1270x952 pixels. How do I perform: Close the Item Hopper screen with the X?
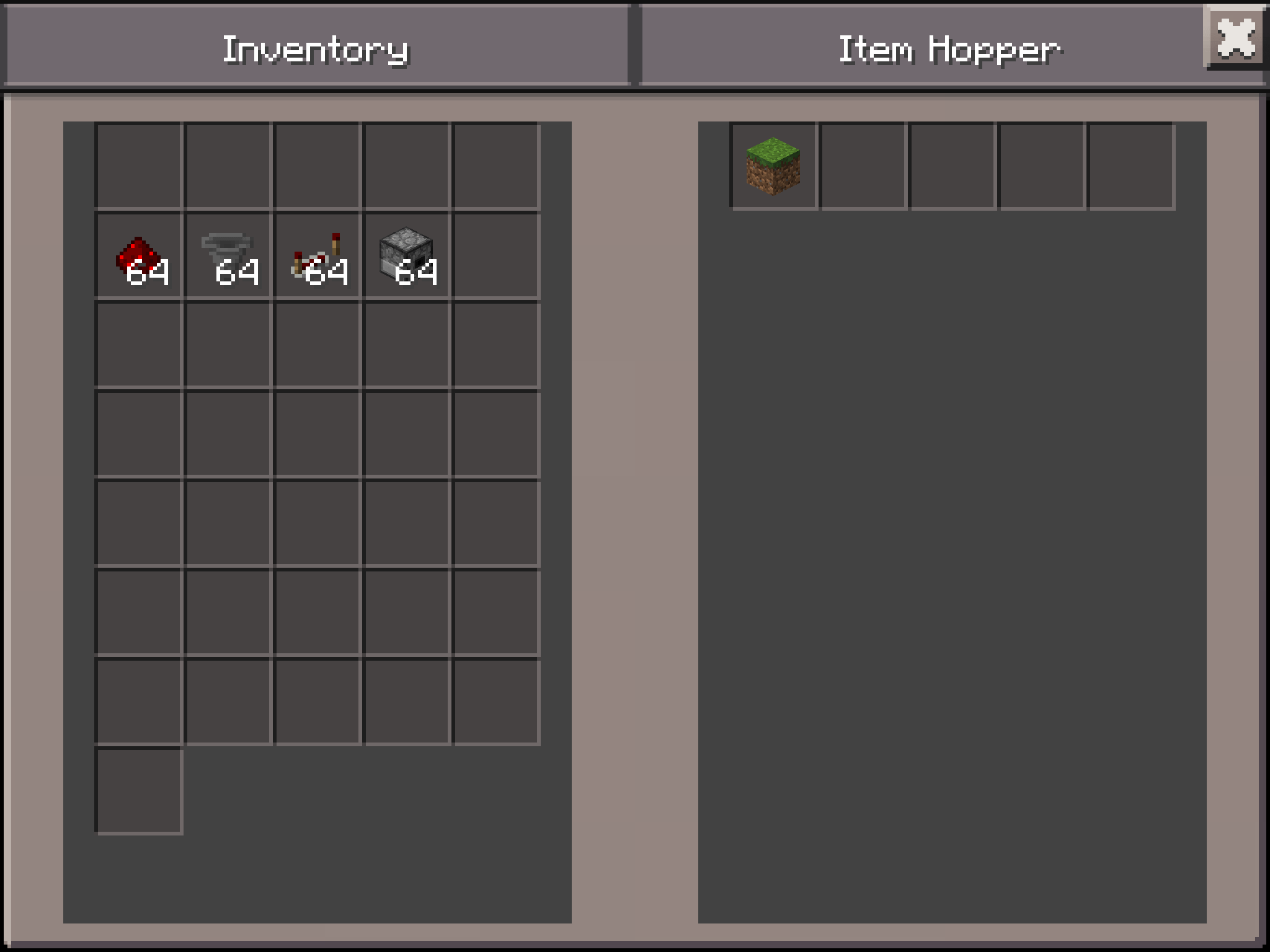point(1237,38)
